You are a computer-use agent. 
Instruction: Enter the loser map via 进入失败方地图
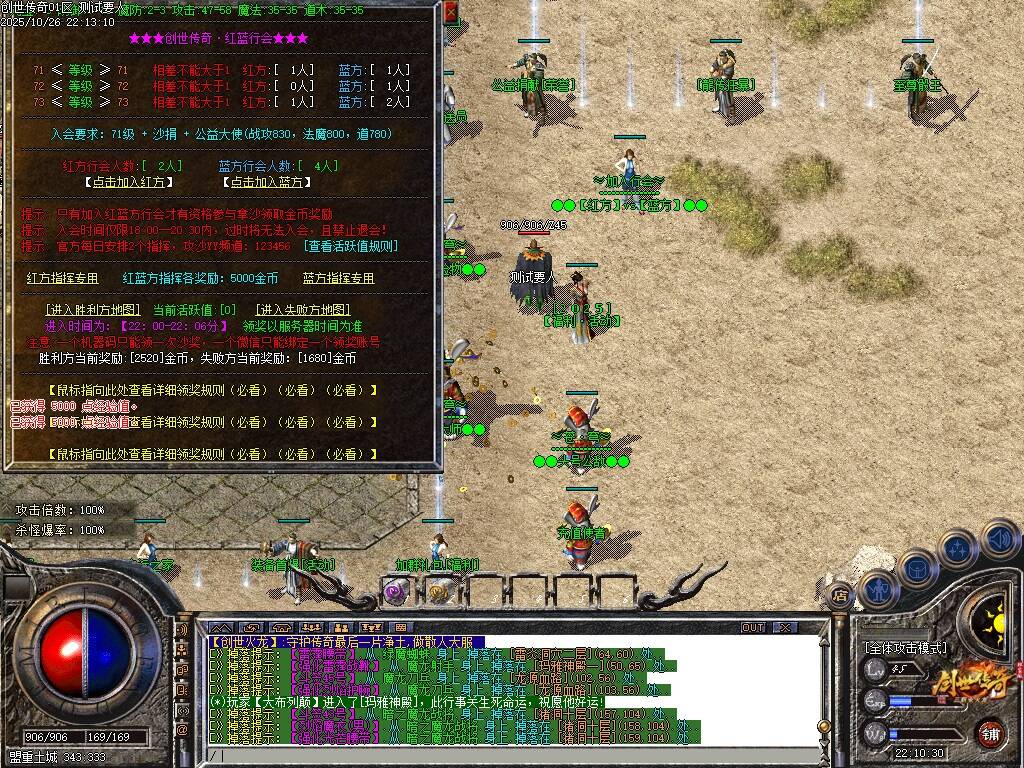click(303, 310)
